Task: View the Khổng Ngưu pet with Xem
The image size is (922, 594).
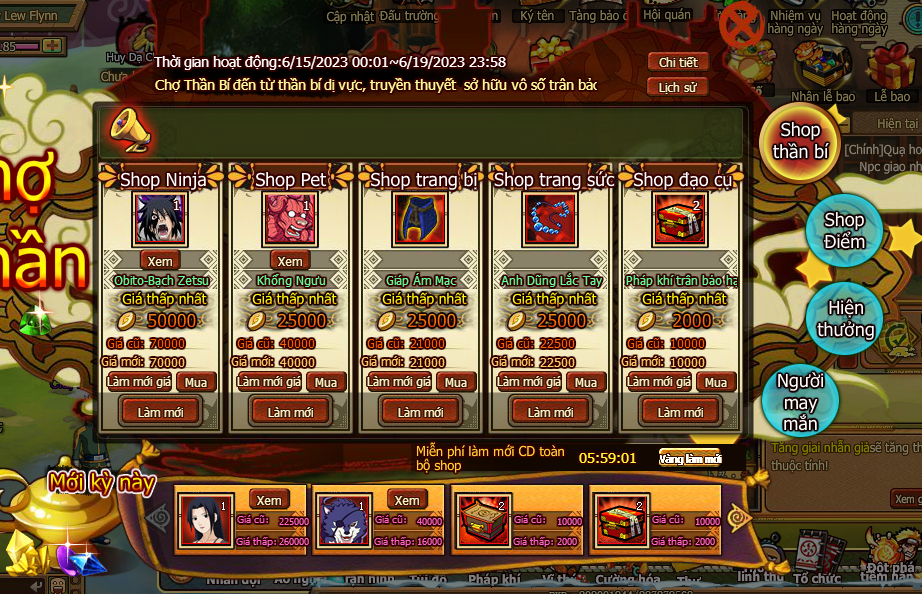Action: [290, 261]
